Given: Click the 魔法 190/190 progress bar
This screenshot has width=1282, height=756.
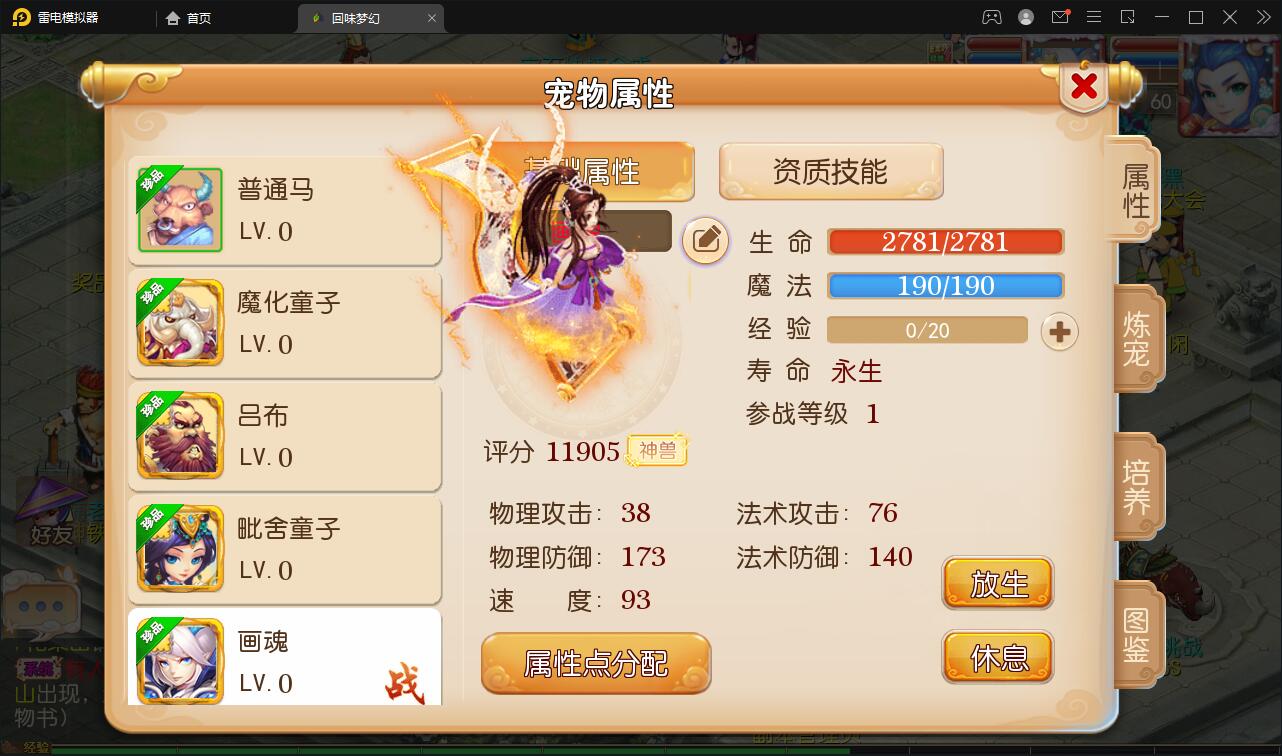Looking at the screenshot, I should [x=943, y=286].
